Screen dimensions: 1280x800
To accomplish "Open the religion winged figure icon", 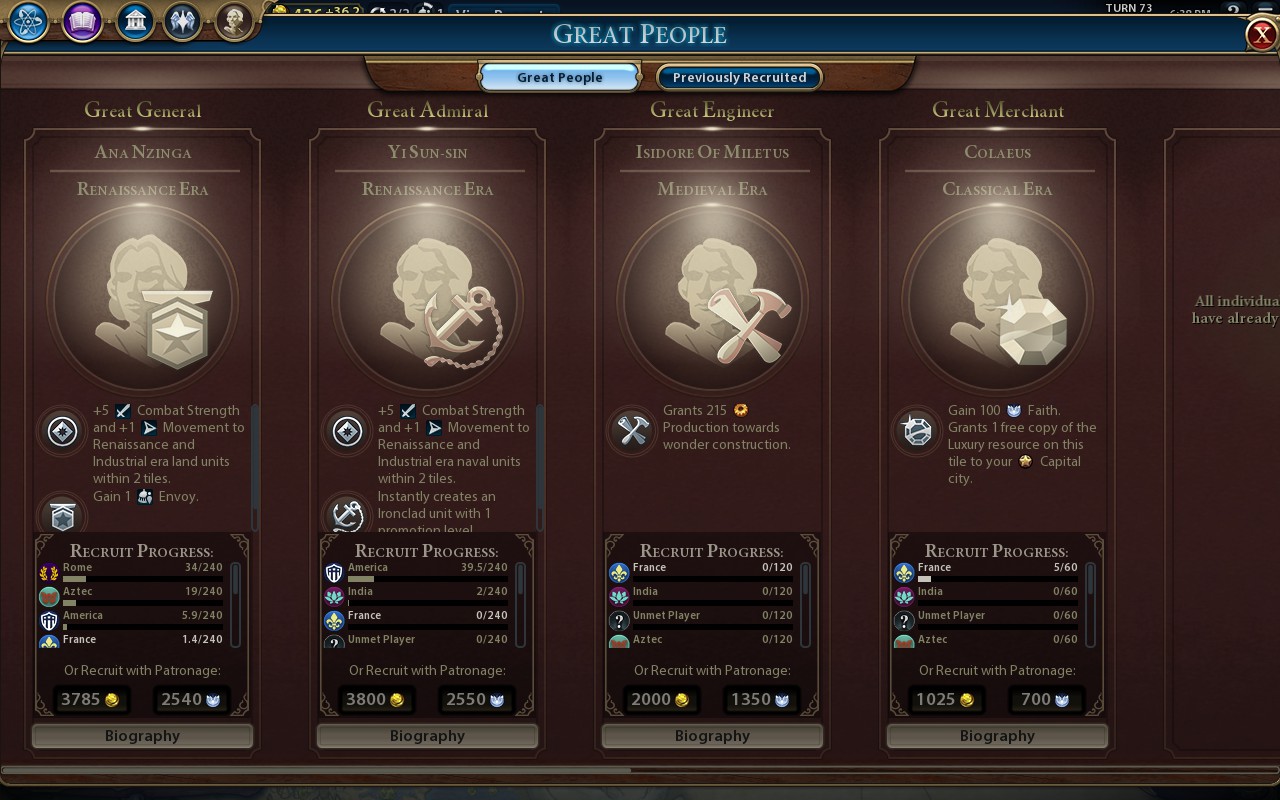I will pyautogui.click(x=183, y=22).
